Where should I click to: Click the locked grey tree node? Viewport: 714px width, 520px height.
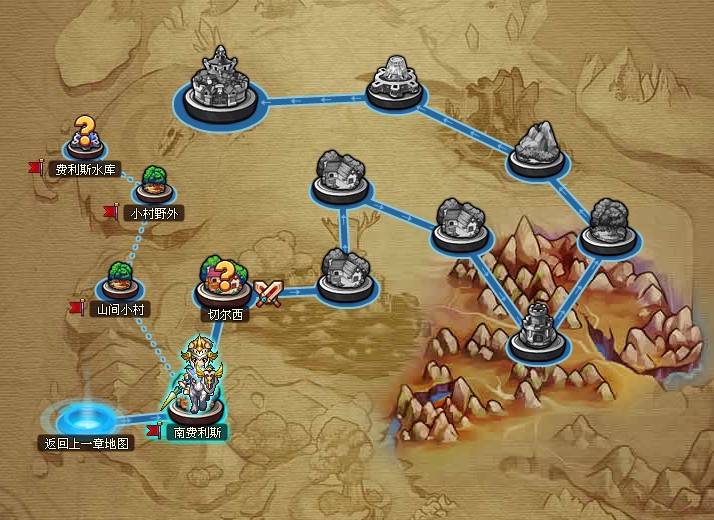pyautogui.click(x=609, y=227)
